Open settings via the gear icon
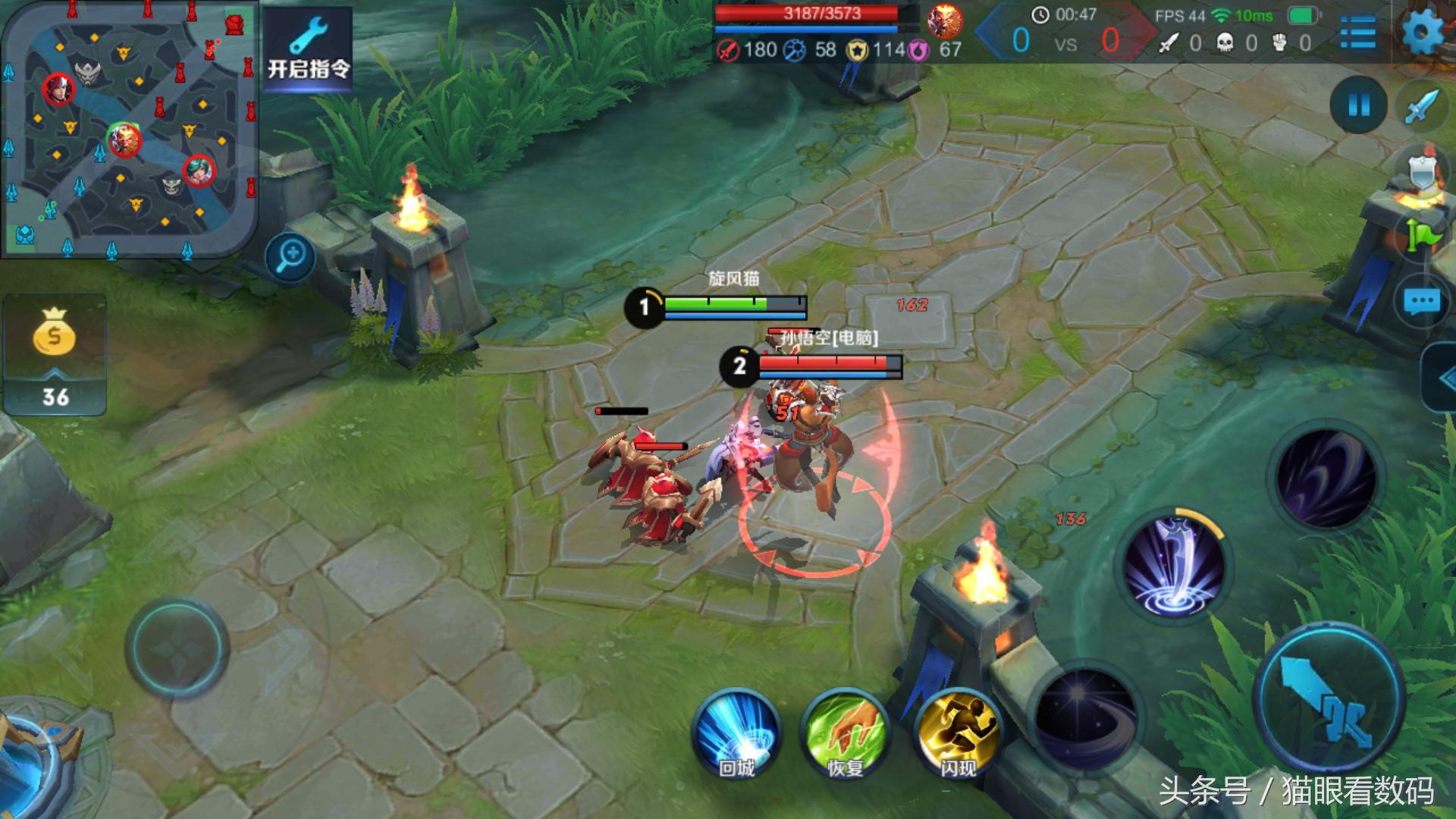The width and height of the screenshot is (1456, 819). 1423,33
